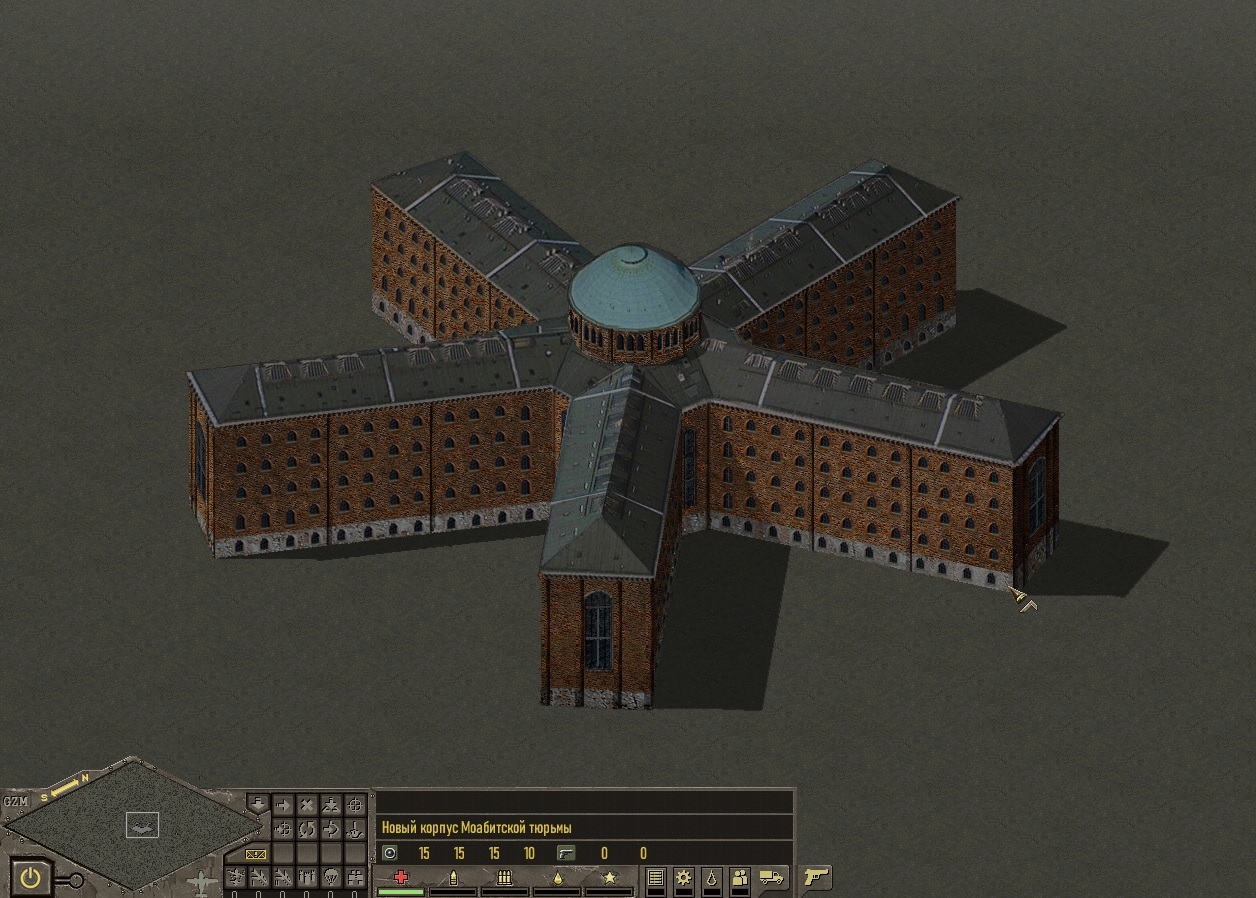This screenshot has width=1256, height=898.
Task: Open the yellow envelope messages button
Action: [x=256, y=854]
